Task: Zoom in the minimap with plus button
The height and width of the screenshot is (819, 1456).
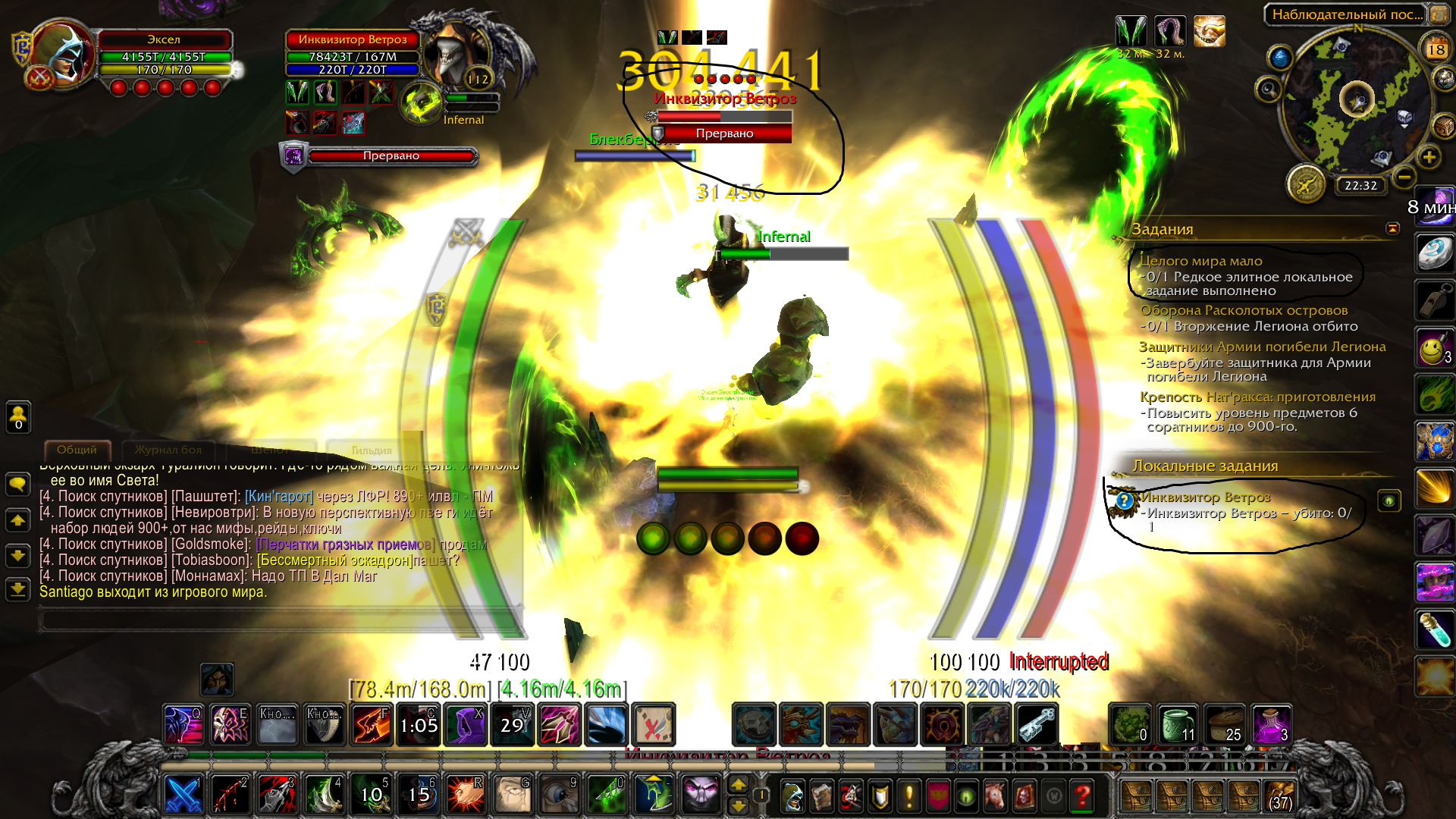Action: [x=1429, y=157]
